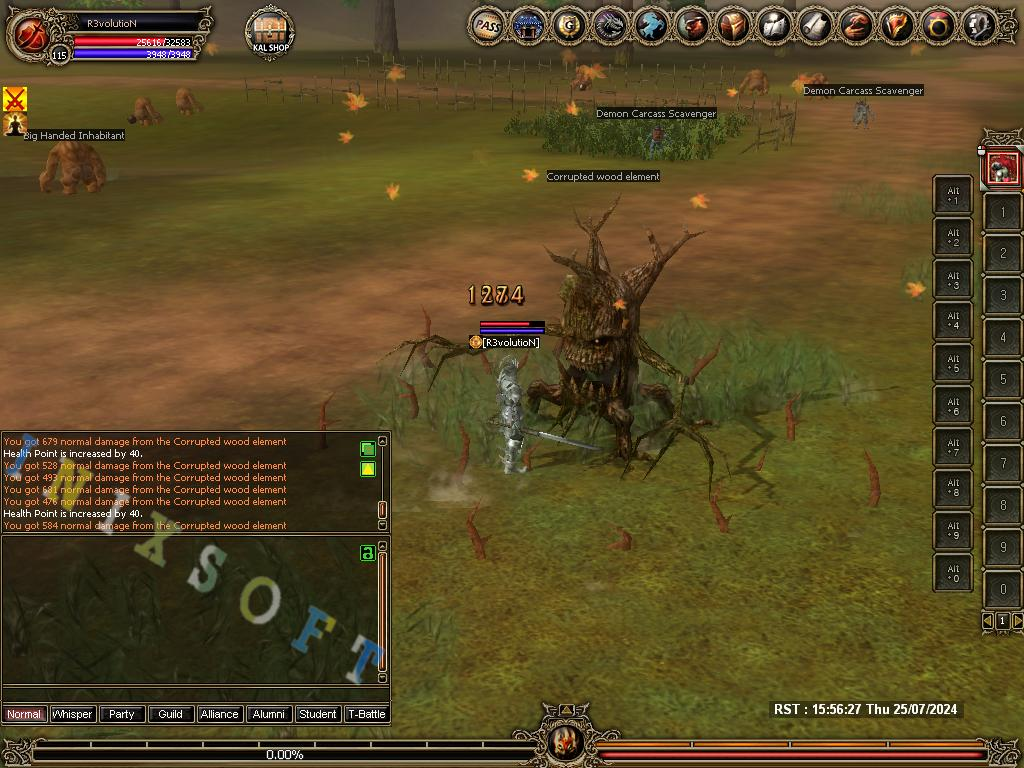Viewport: 1024px width, 768px height.
Task: Open the gear settings icon
Action: coord(979,26)
